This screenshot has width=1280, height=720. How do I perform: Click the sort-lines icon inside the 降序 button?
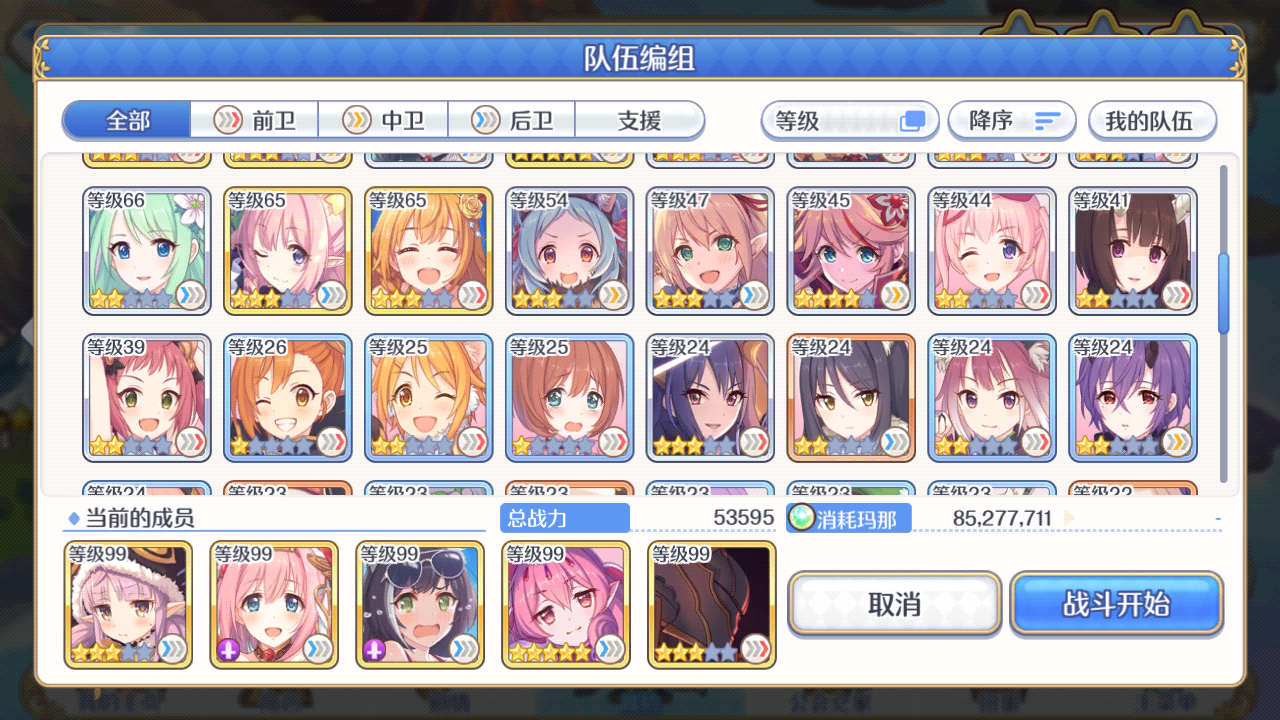1046,120
